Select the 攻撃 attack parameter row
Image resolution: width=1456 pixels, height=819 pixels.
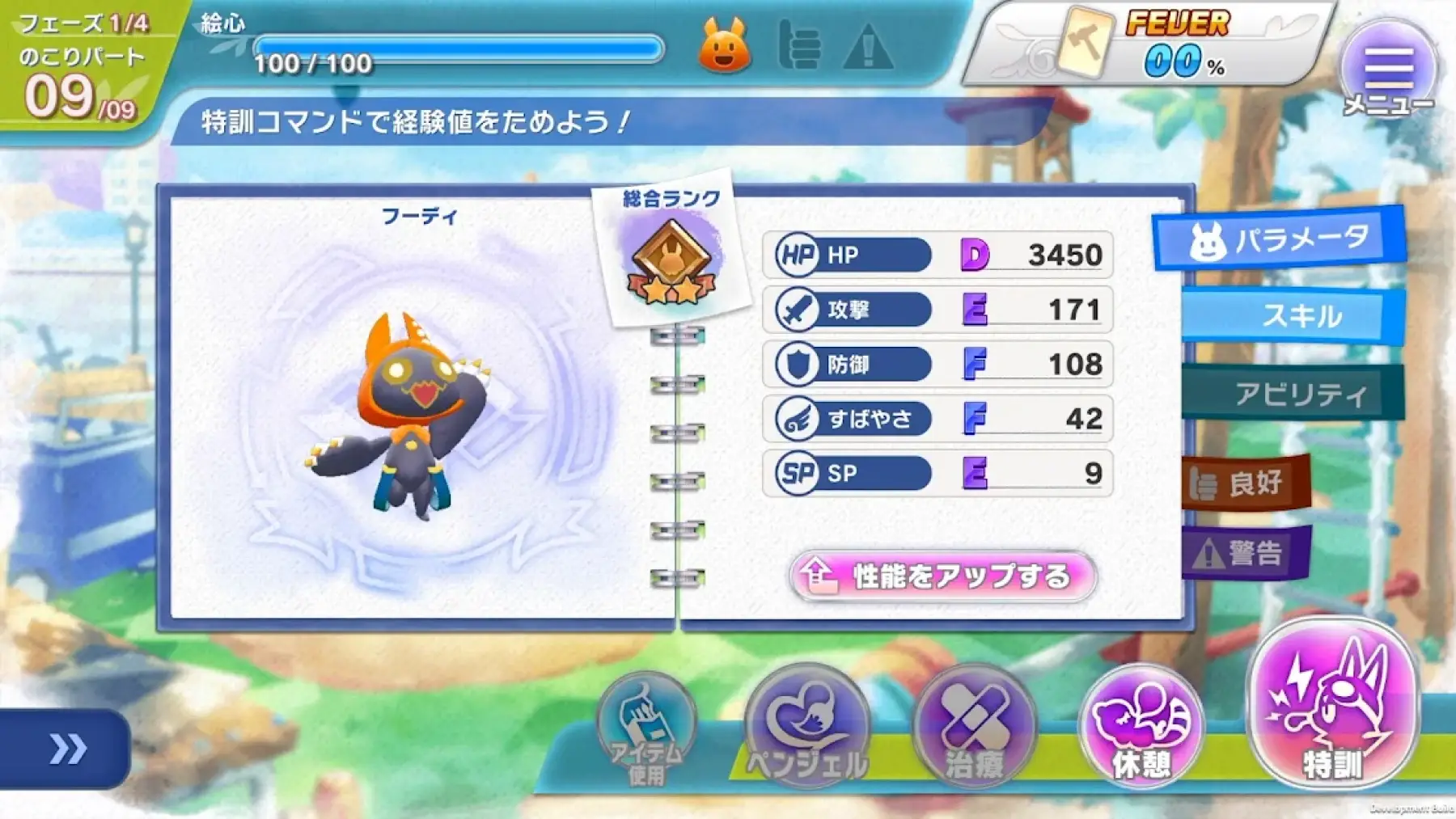[938, 310]
